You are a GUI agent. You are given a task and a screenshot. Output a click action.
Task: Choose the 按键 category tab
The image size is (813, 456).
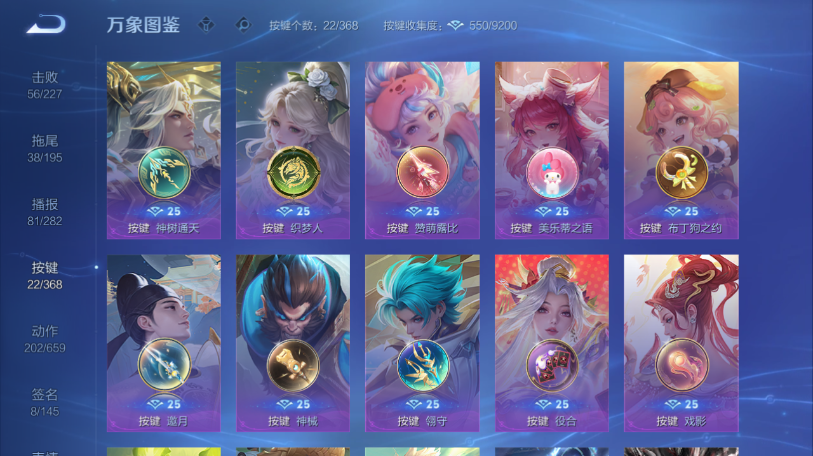coord(45,275)
